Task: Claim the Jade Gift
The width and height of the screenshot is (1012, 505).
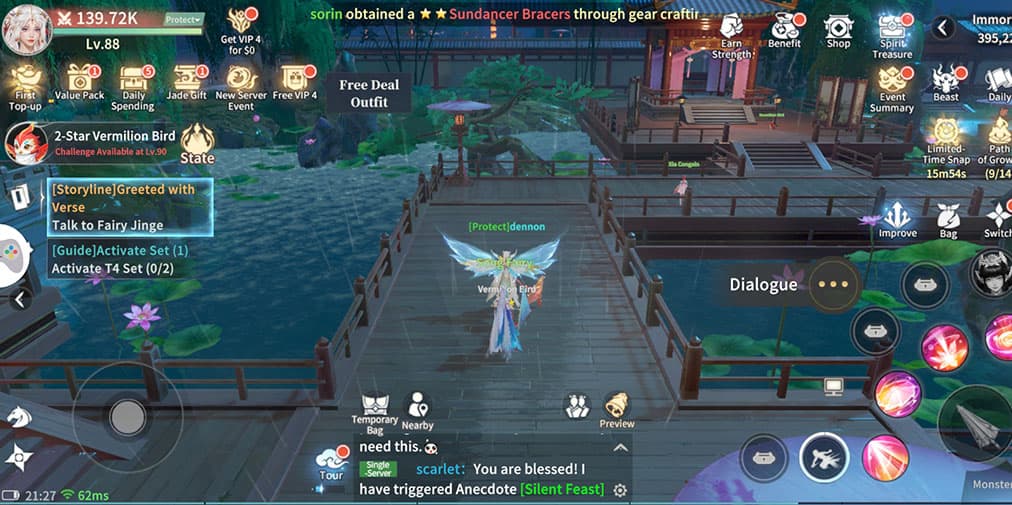Action: point(186,84)
